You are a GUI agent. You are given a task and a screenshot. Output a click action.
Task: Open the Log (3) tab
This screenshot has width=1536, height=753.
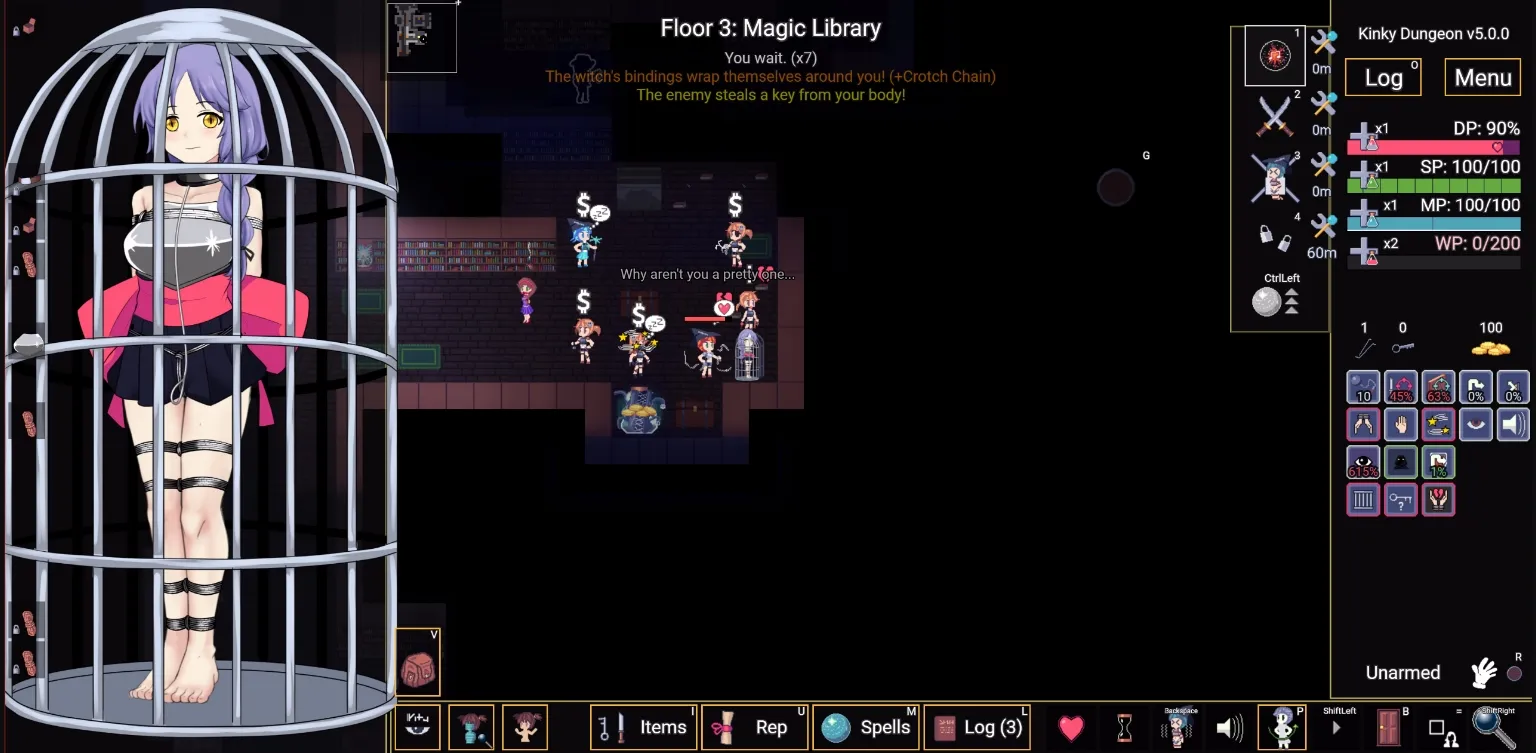(x=977, y=727)
